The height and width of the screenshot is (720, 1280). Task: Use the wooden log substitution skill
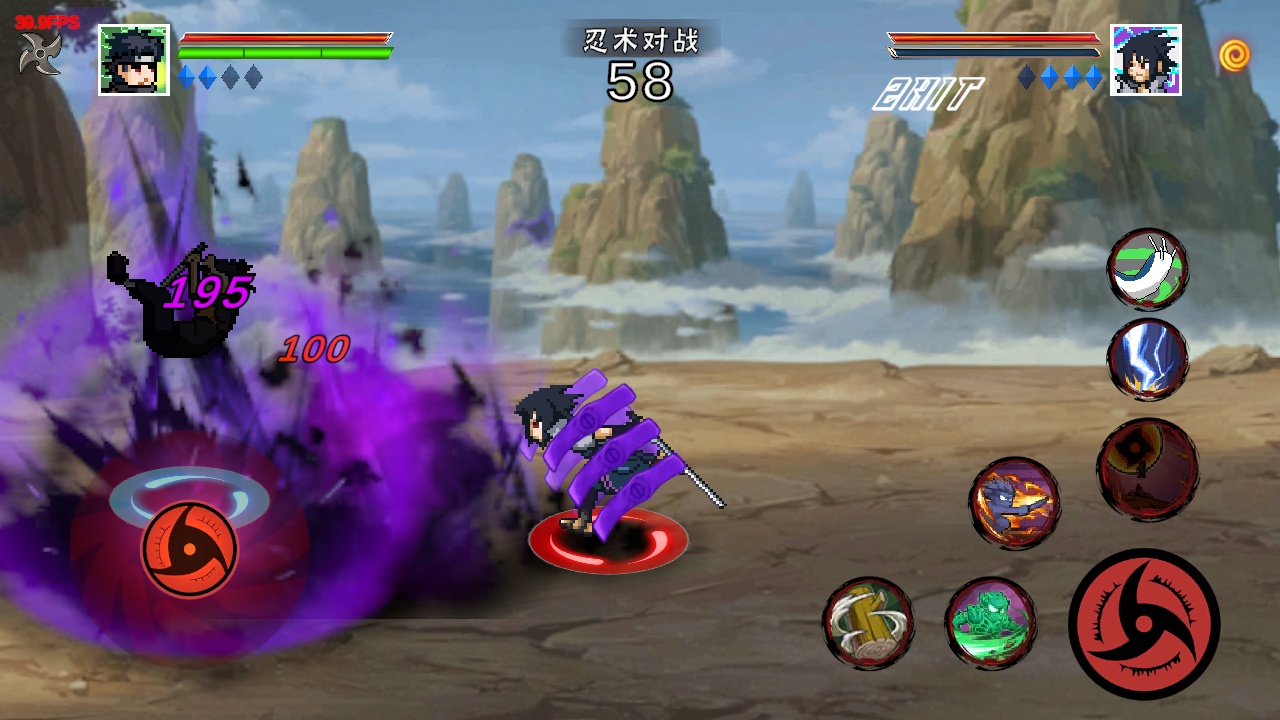point(868,623)
